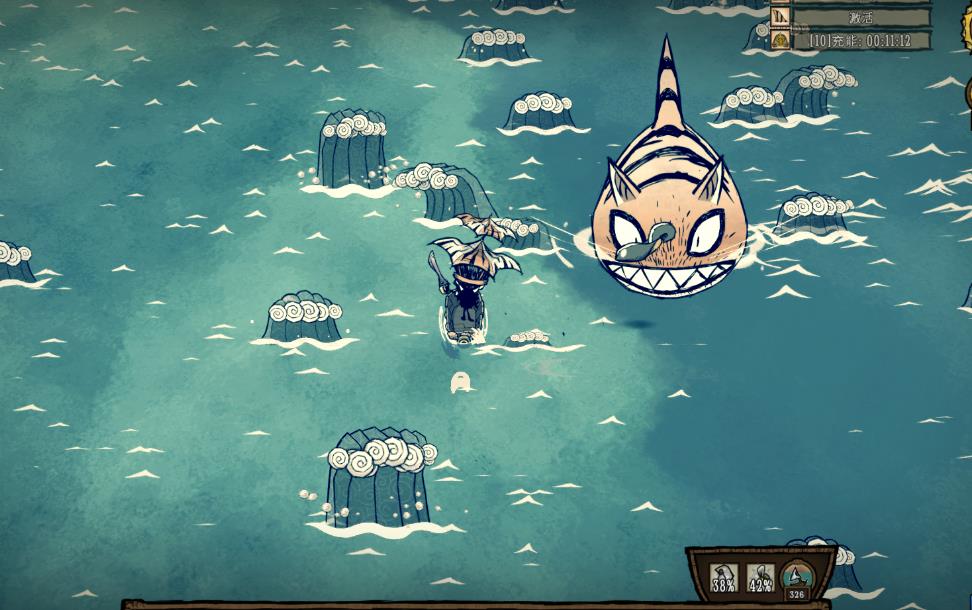Select the fin icon beside 激活

click(780, 17)
